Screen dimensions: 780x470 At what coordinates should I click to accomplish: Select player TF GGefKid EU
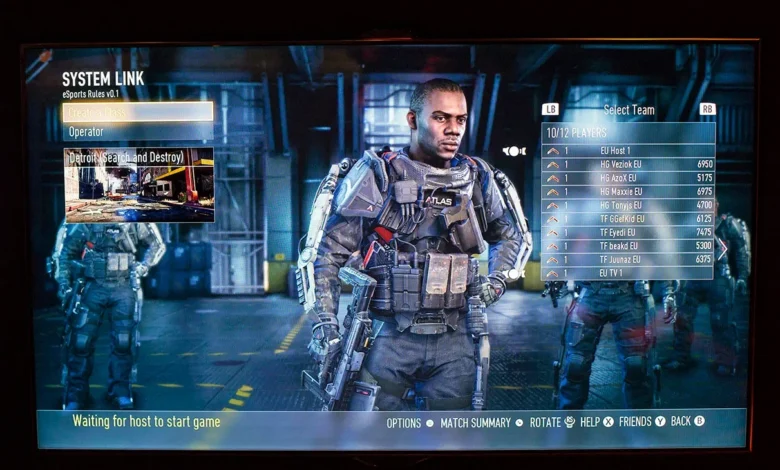[628, 219]
